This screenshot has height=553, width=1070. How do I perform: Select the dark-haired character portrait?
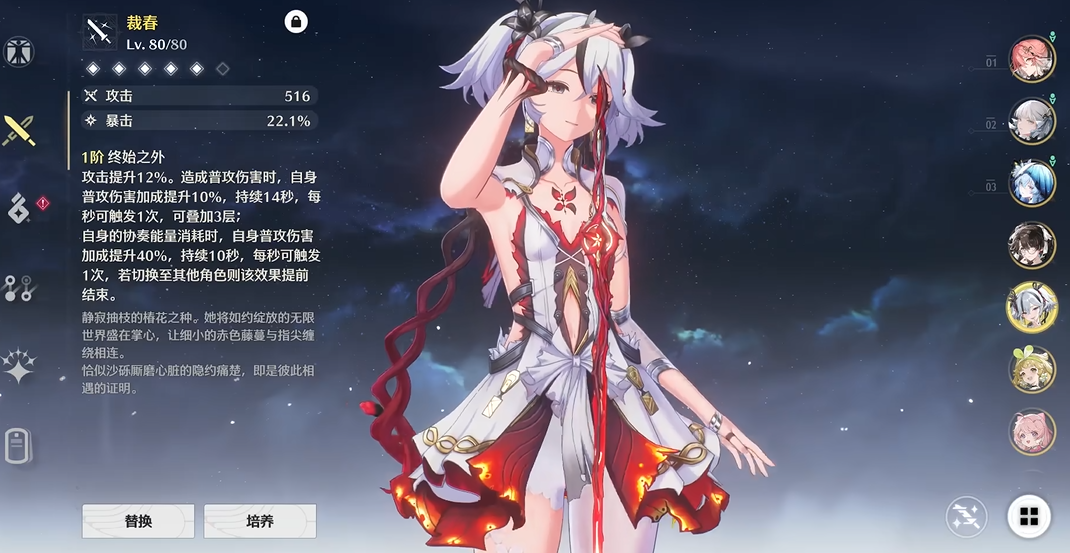tap(1032, 245)
